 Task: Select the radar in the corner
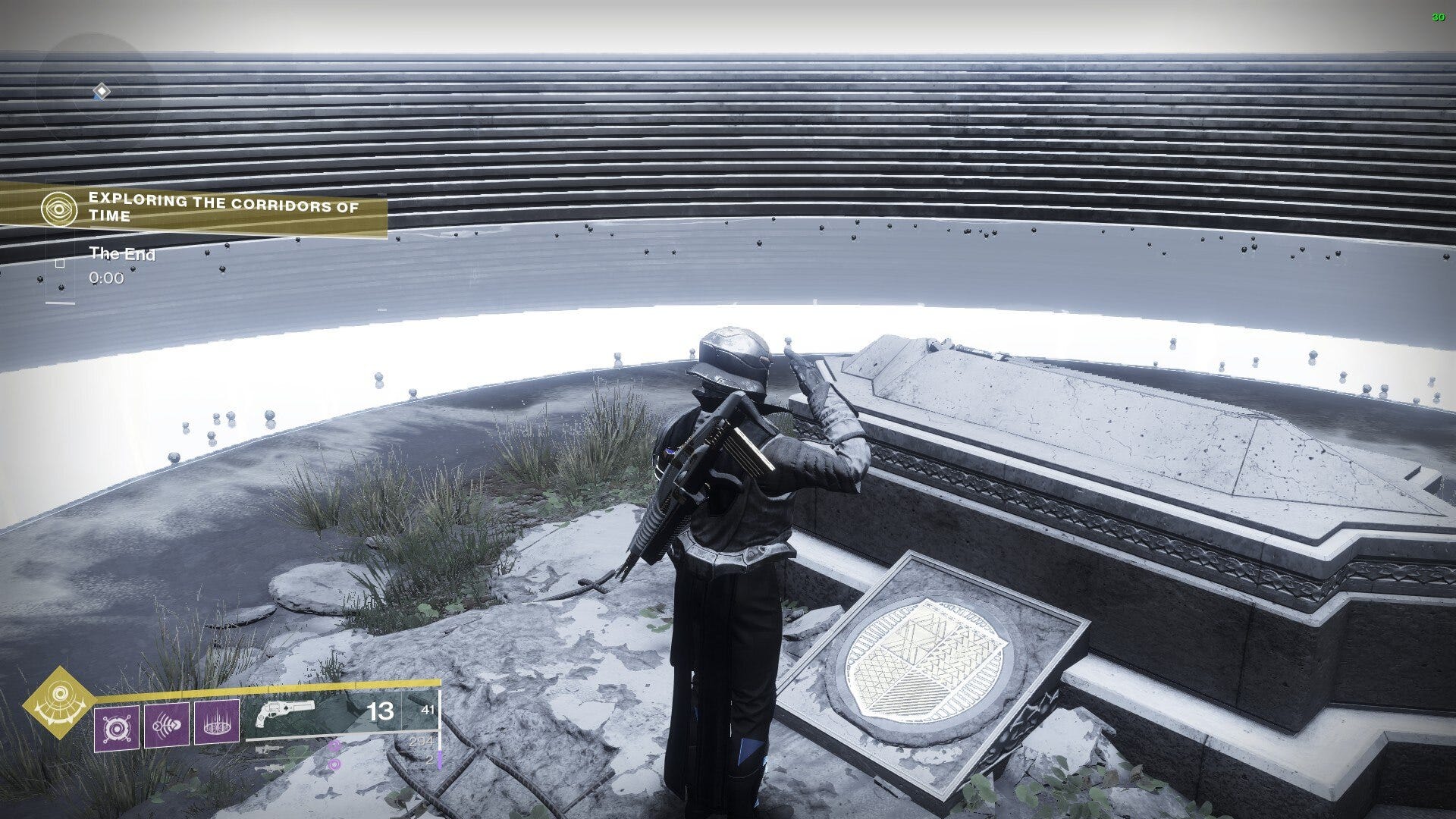[99, 93]
